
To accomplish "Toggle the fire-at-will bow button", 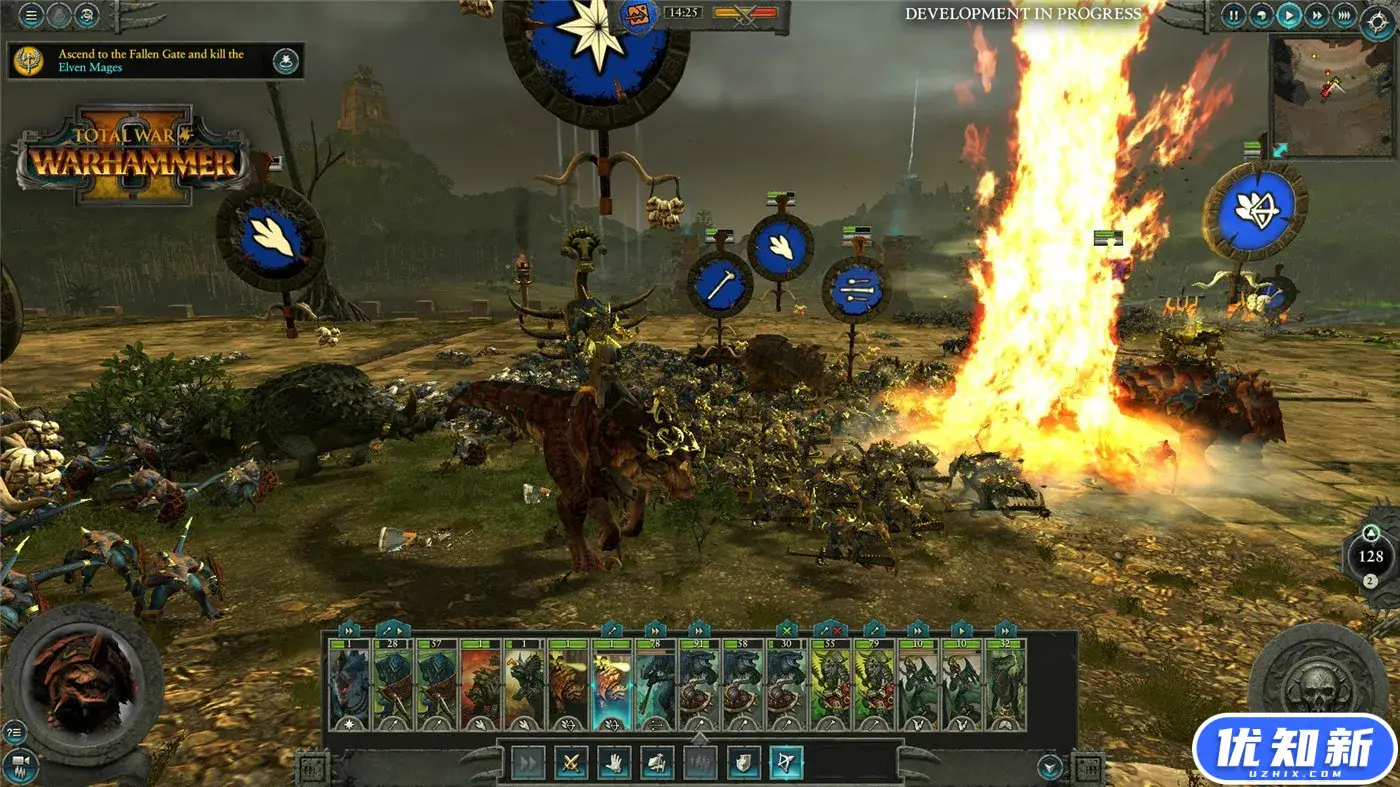I will [786, 763].
